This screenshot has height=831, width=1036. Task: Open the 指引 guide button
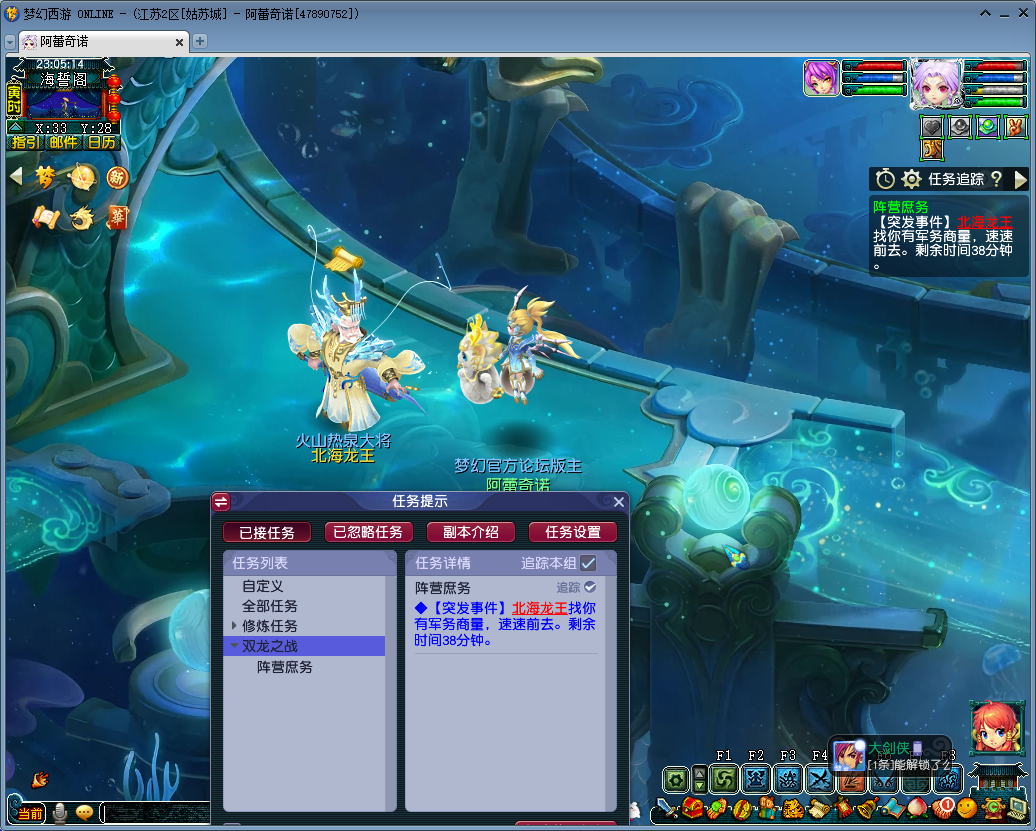tap(25, 142)
